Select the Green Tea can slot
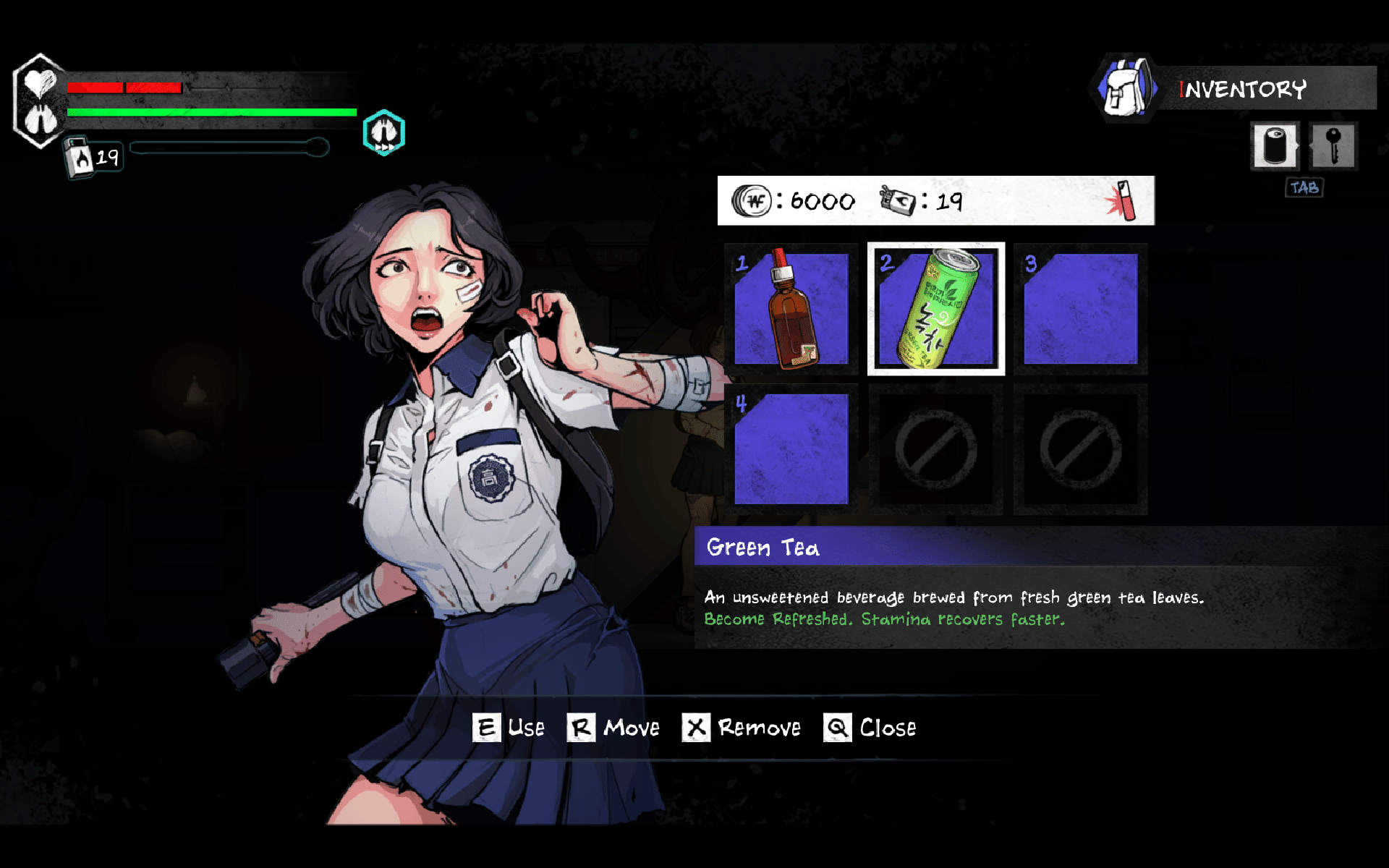 pos(935,309)
